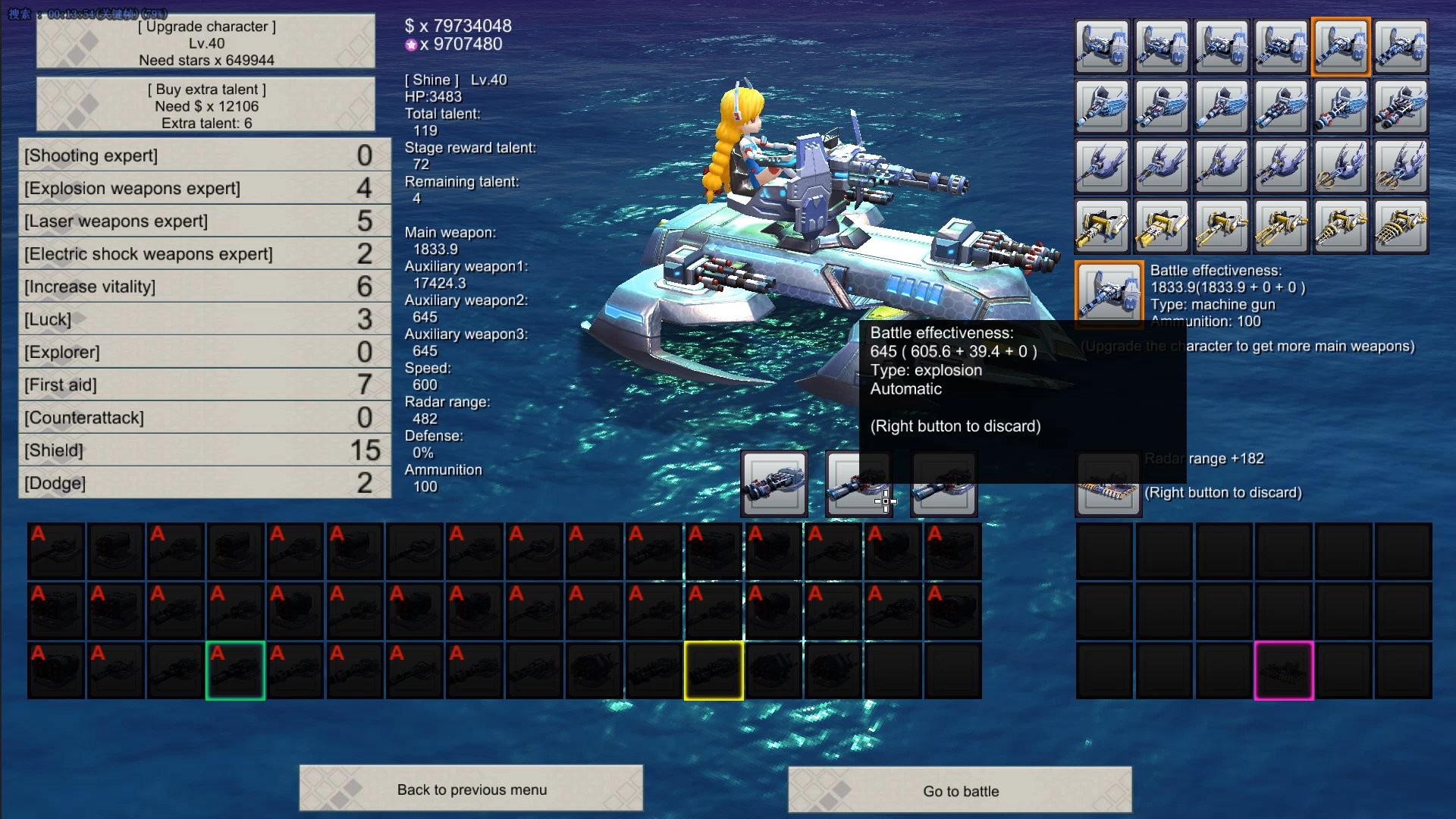Select the orange-highlighted machine gun in the weapon grid
This screenshot has height=819, width=1456.
coord(1341,46)
